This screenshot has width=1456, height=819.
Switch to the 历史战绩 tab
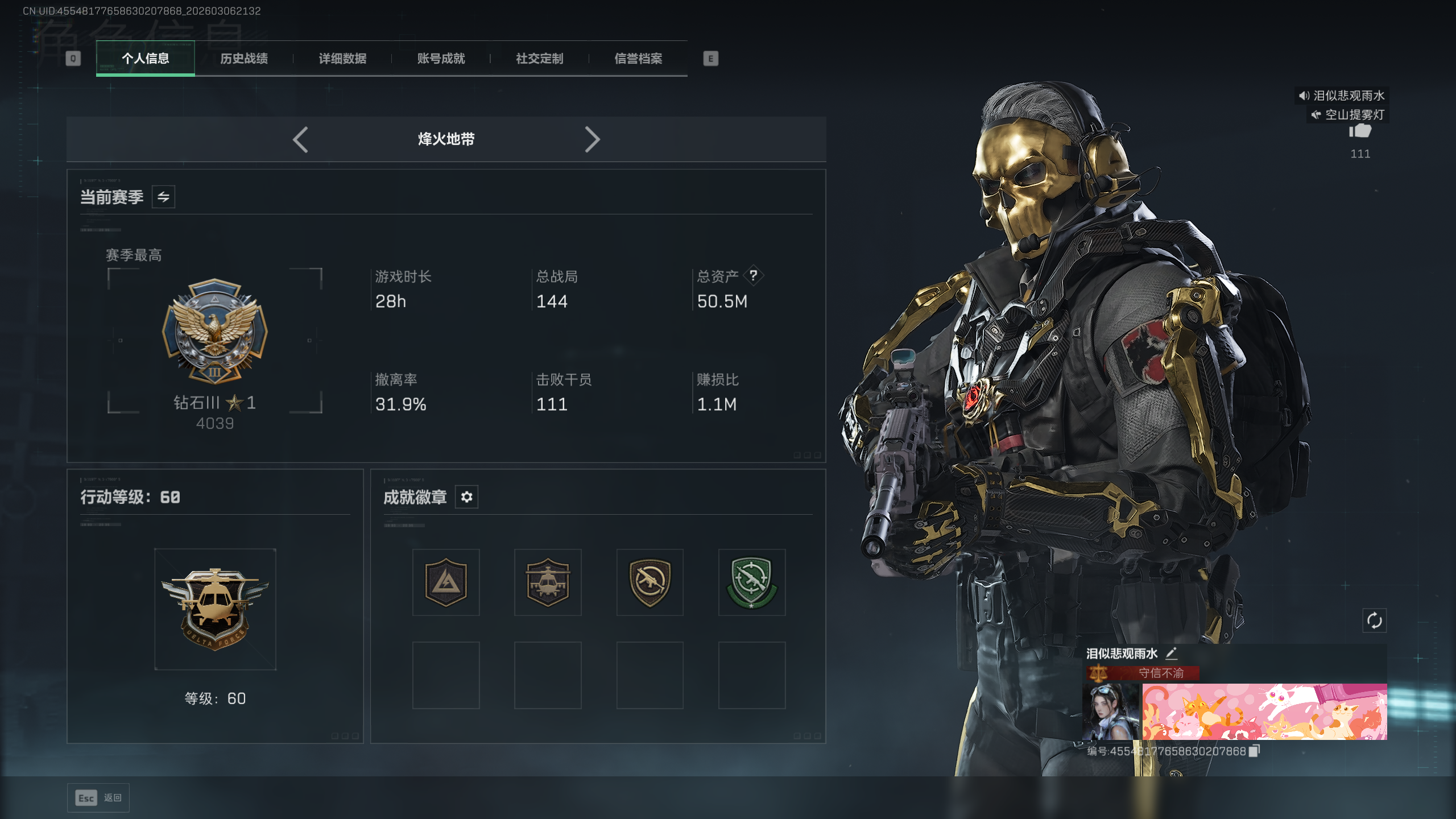click(x=244, y=59)
